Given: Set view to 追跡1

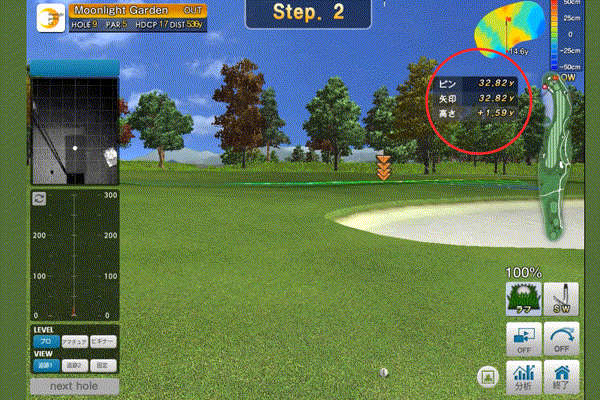Looking at the screenshot, I should click(x=45, y=364).
